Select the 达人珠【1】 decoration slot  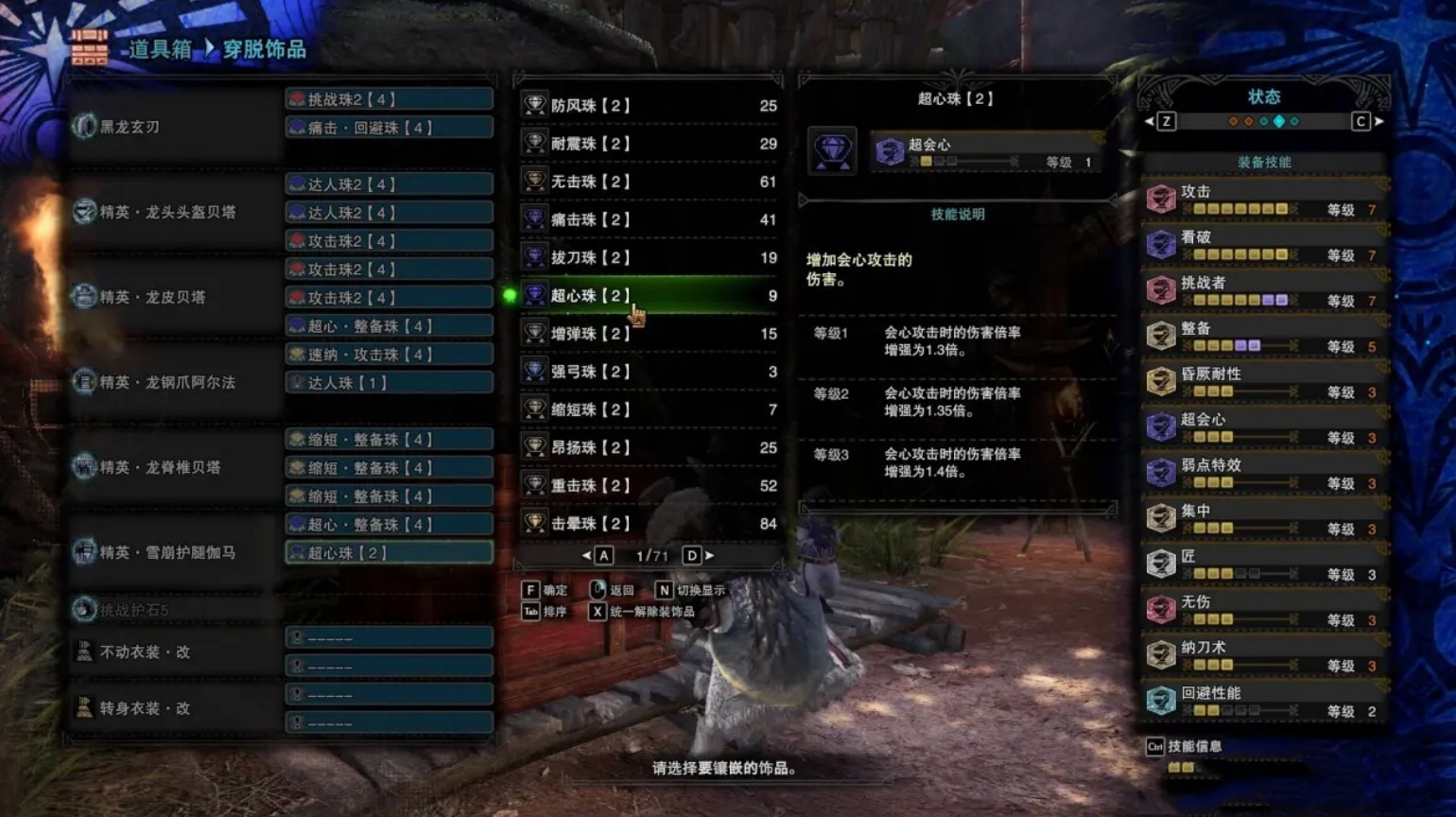[389, 383]
